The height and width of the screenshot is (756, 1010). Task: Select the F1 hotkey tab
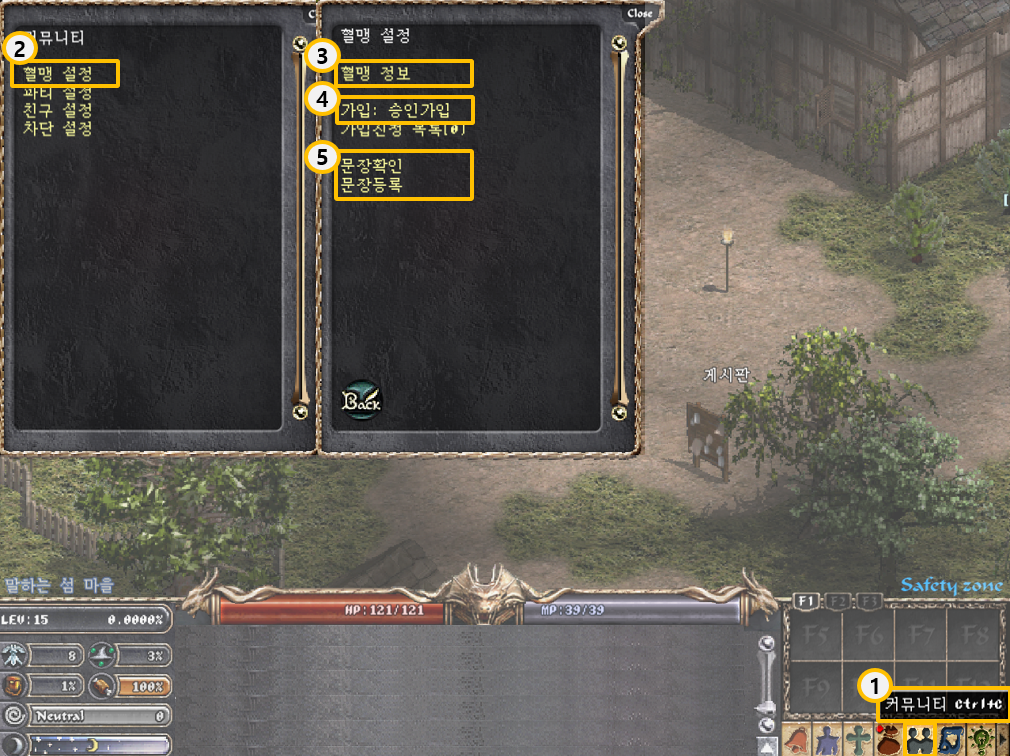[x=806, y=601]
